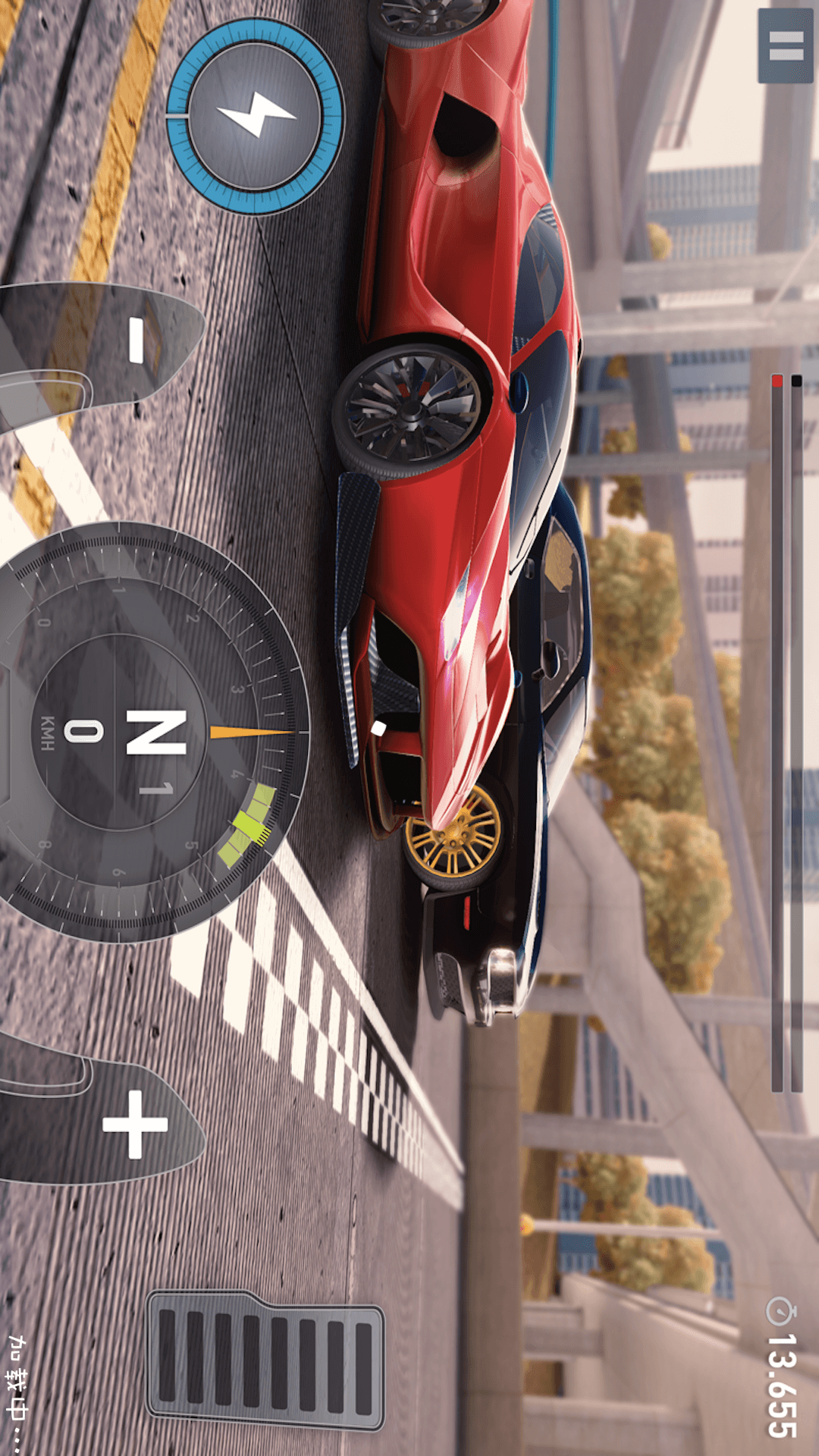Pause the race with the pause button
The image size is (819, 1456).
pos(786,45)
